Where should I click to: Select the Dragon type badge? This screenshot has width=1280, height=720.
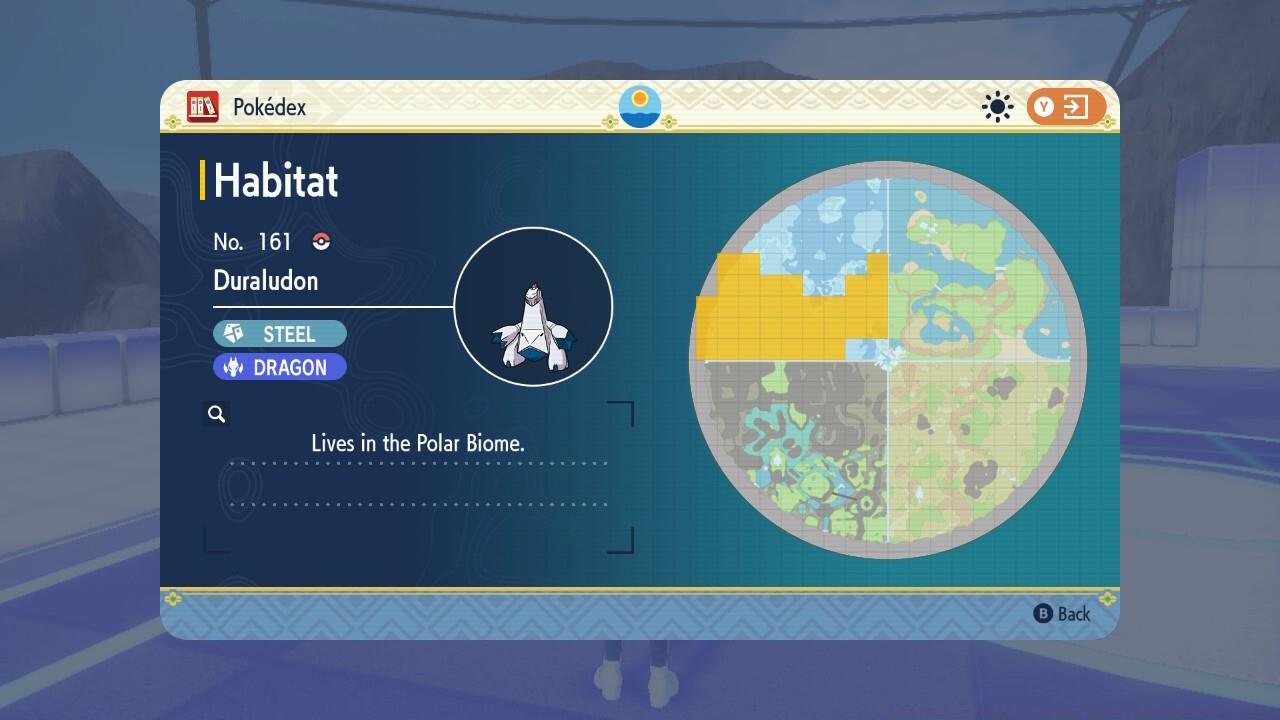click(x=280, y=367)
